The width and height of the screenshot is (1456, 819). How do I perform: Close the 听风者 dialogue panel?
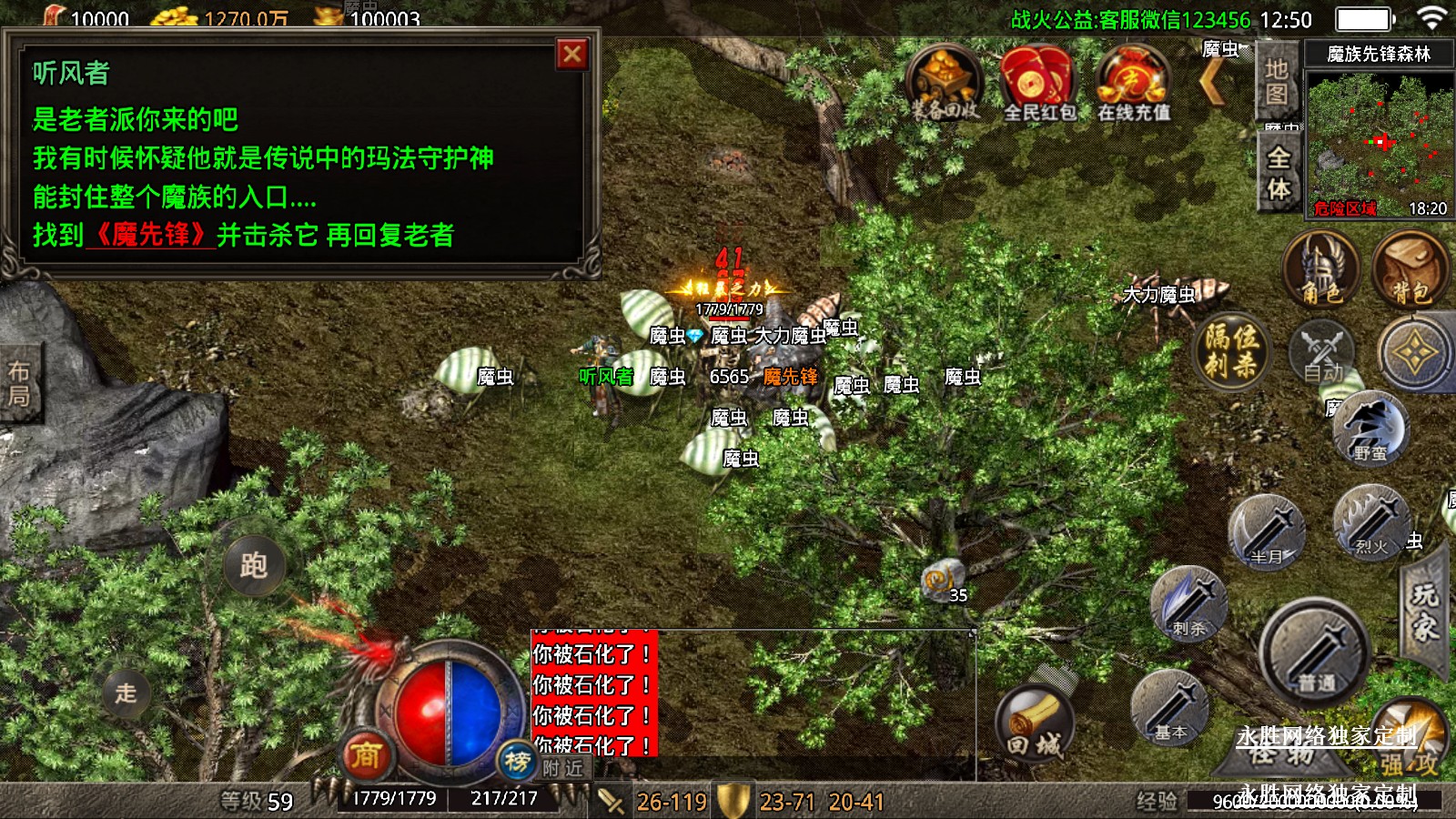[572, 55]
